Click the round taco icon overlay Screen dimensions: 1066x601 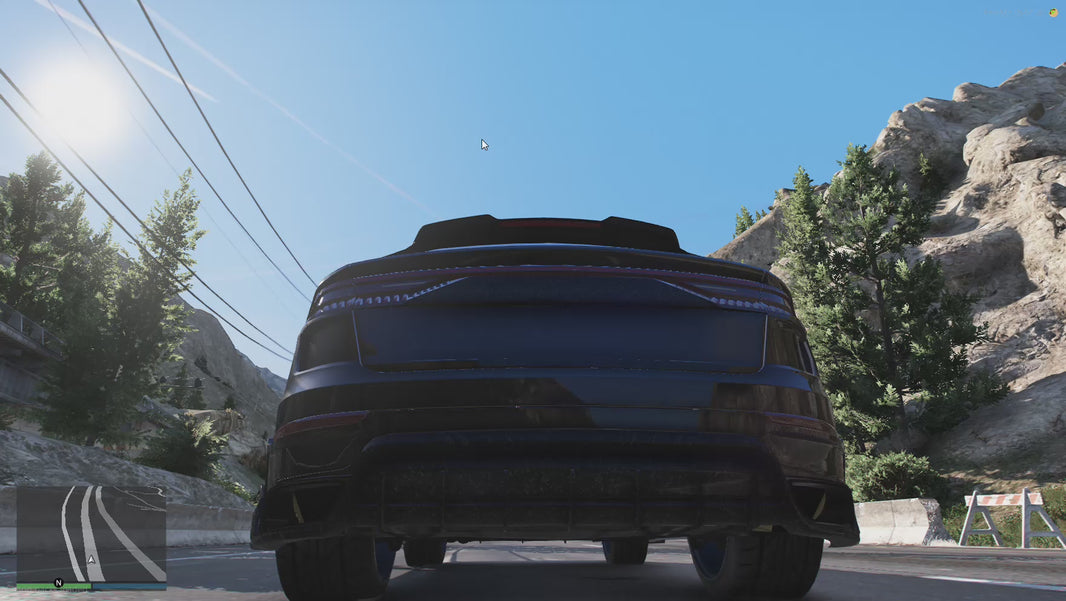pos(1053,12)
